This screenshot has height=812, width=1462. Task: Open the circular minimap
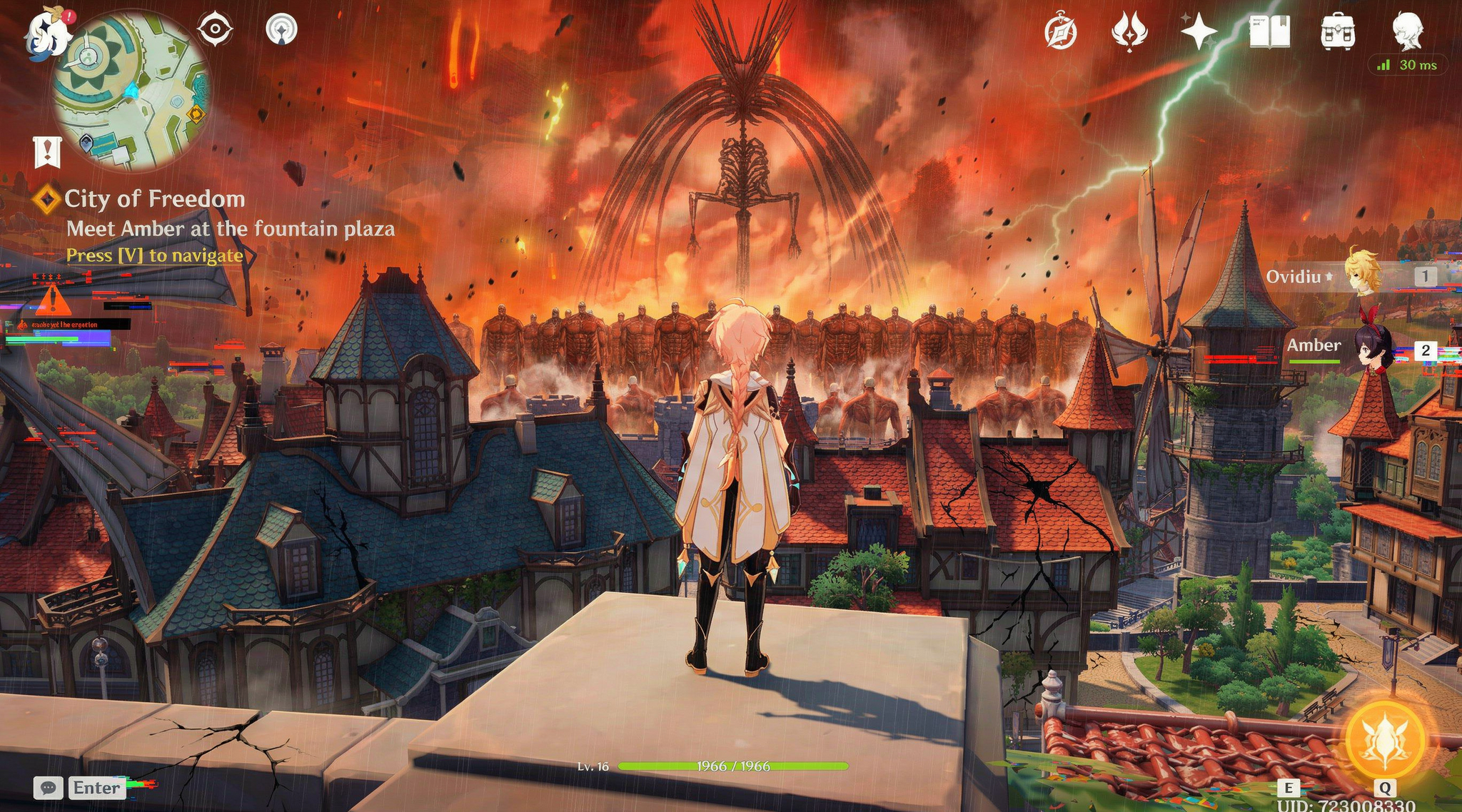(131, 91)
